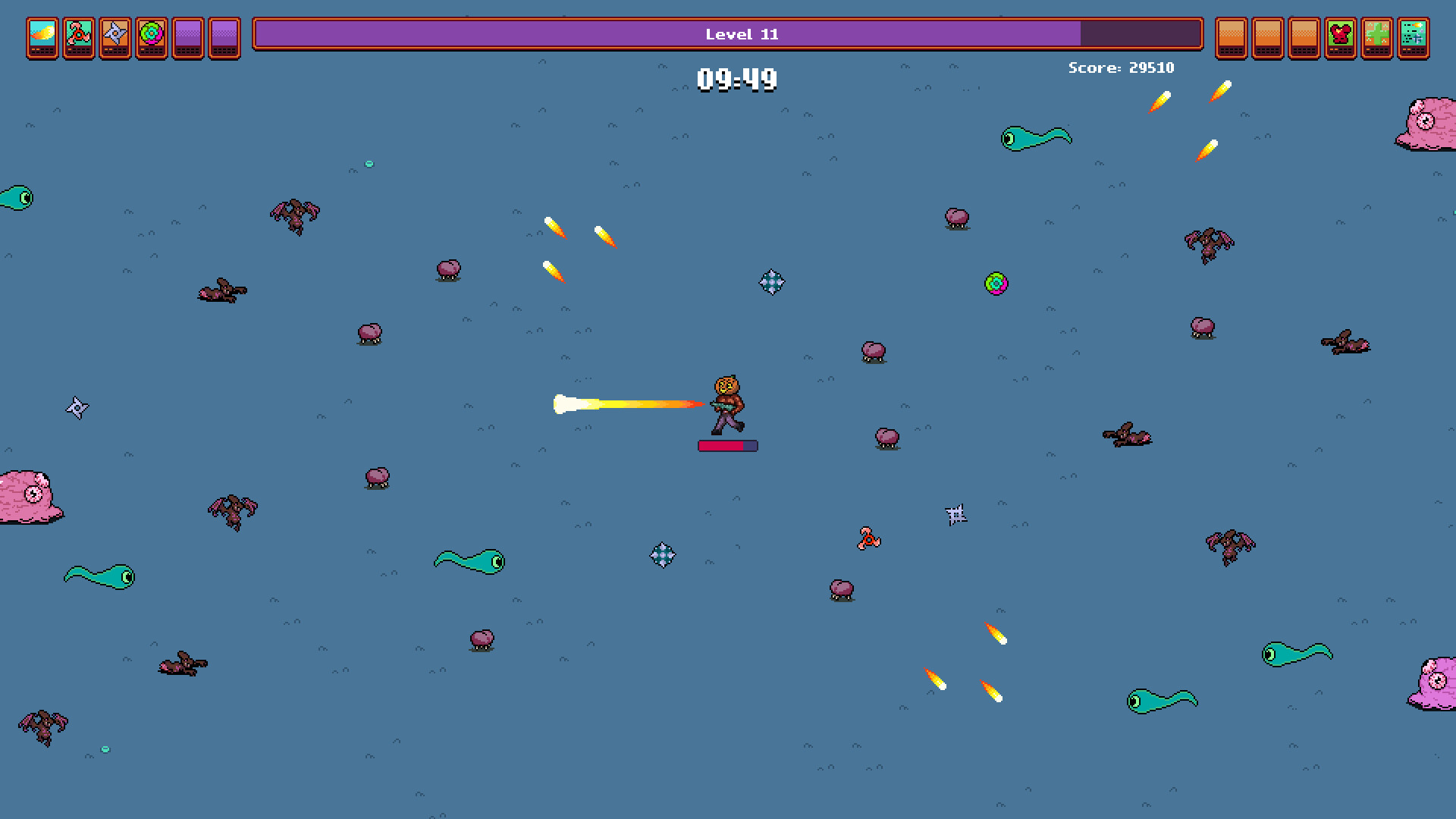The image size is (1456, 819).
Task: Click the Level 11 progress bar
Action: pyautogui.click(x=728, y=34)
